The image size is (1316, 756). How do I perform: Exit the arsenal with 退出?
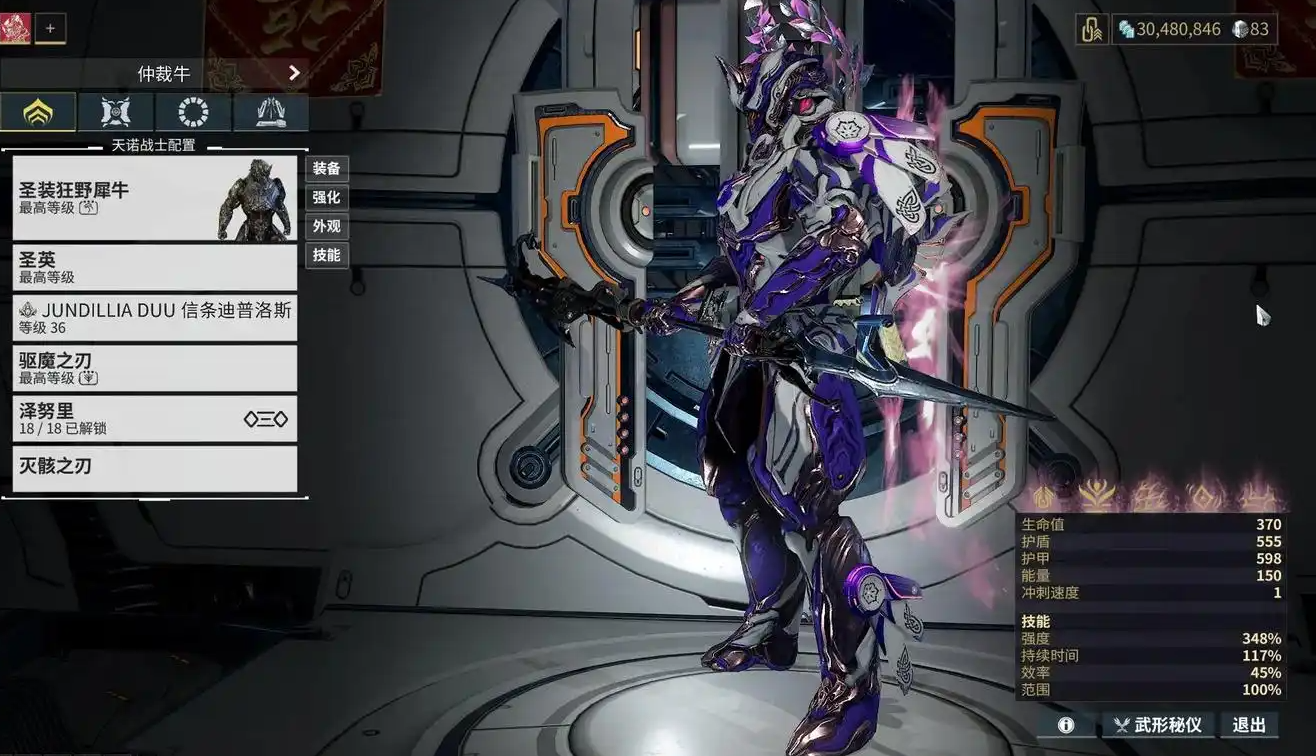pos(1249,725)
